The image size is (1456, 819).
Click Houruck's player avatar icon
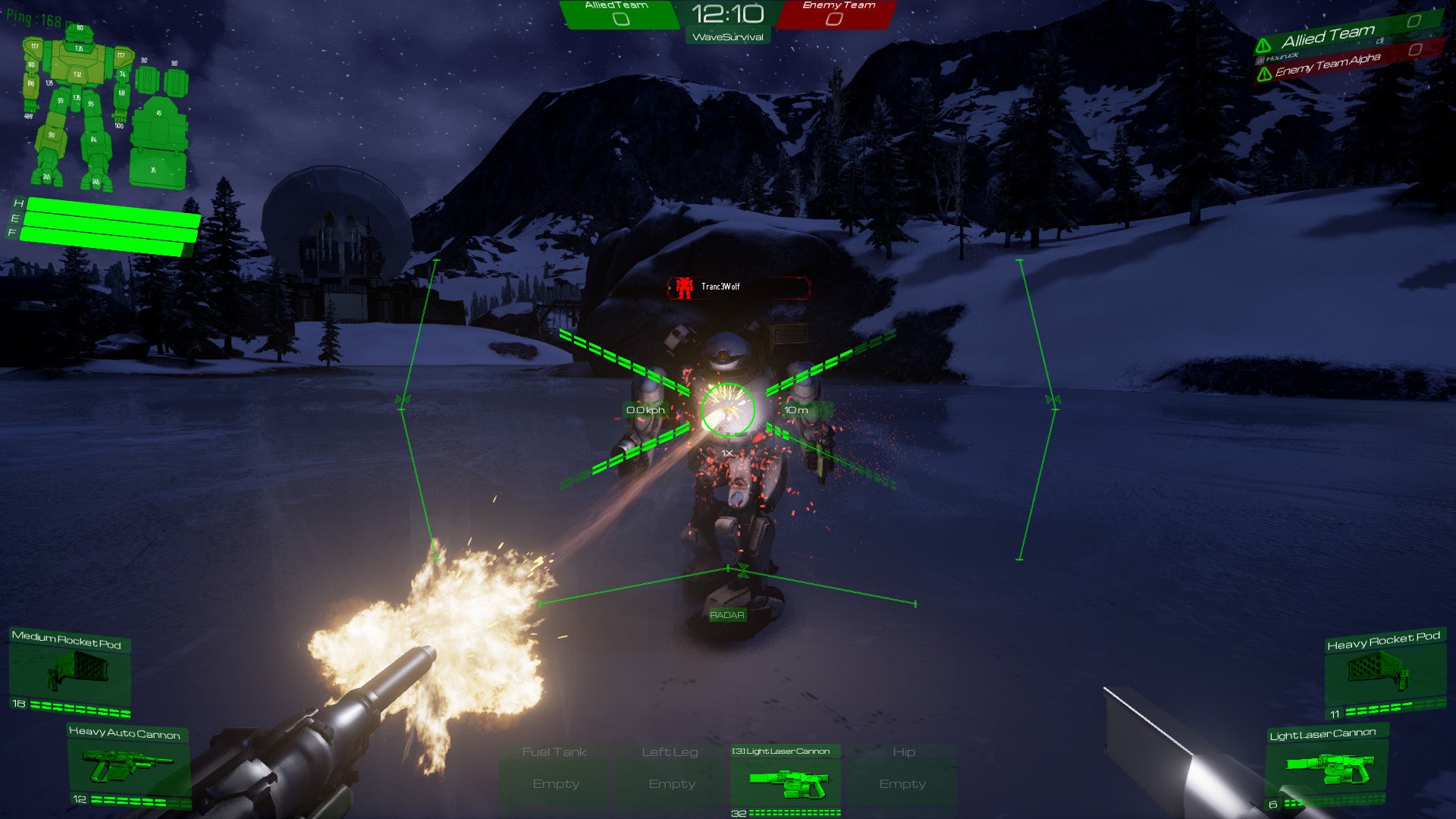click(1260, 60)
